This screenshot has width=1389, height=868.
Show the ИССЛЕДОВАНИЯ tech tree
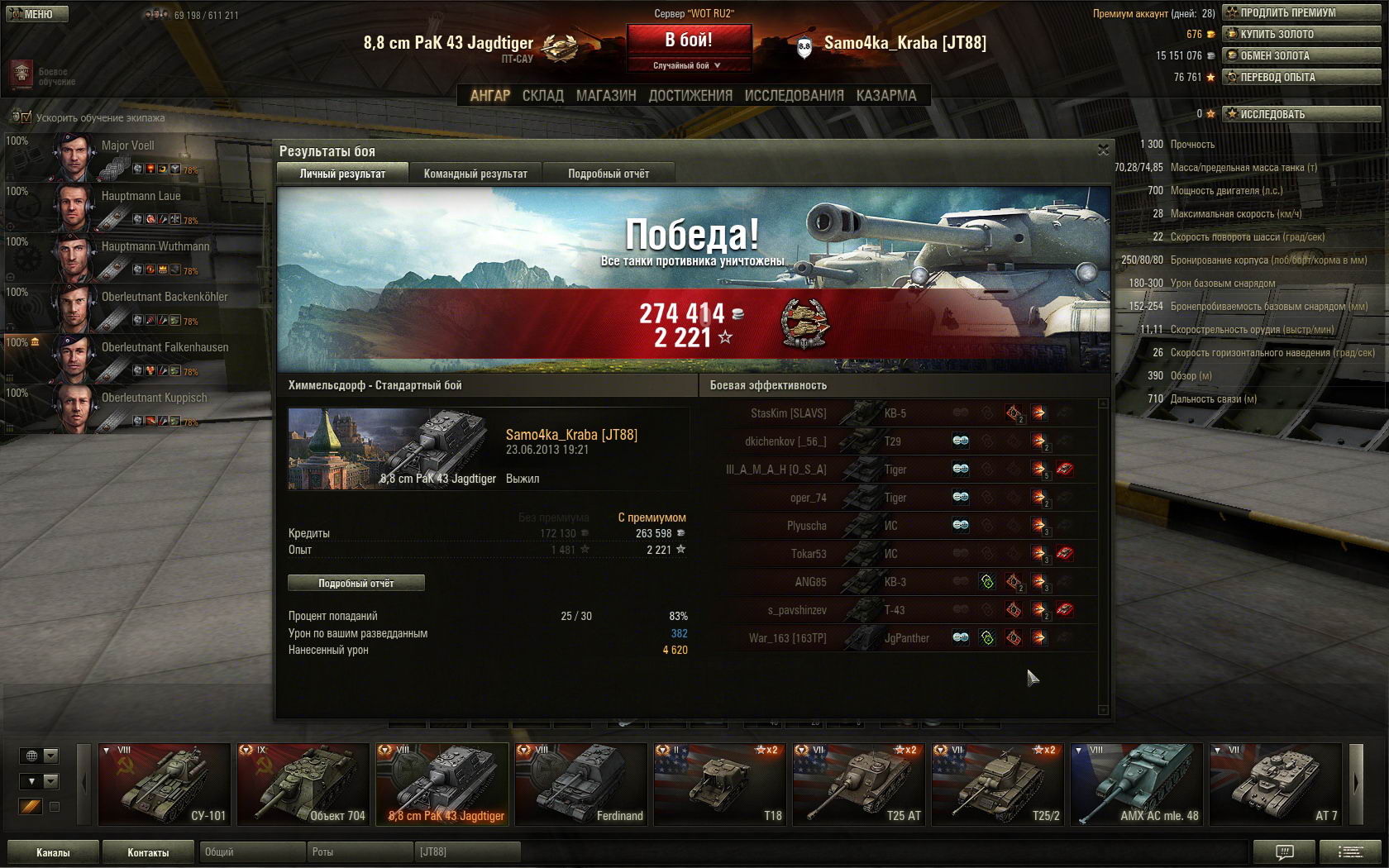[794, 96]
